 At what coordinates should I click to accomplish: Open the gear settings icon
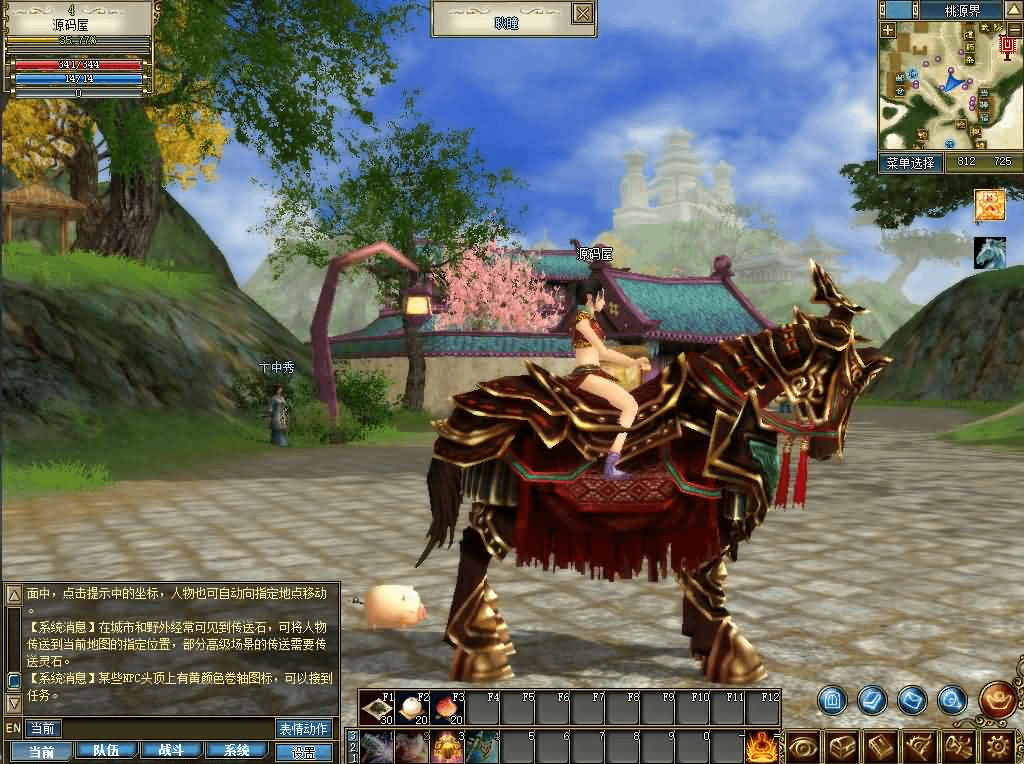click(999, 746)
